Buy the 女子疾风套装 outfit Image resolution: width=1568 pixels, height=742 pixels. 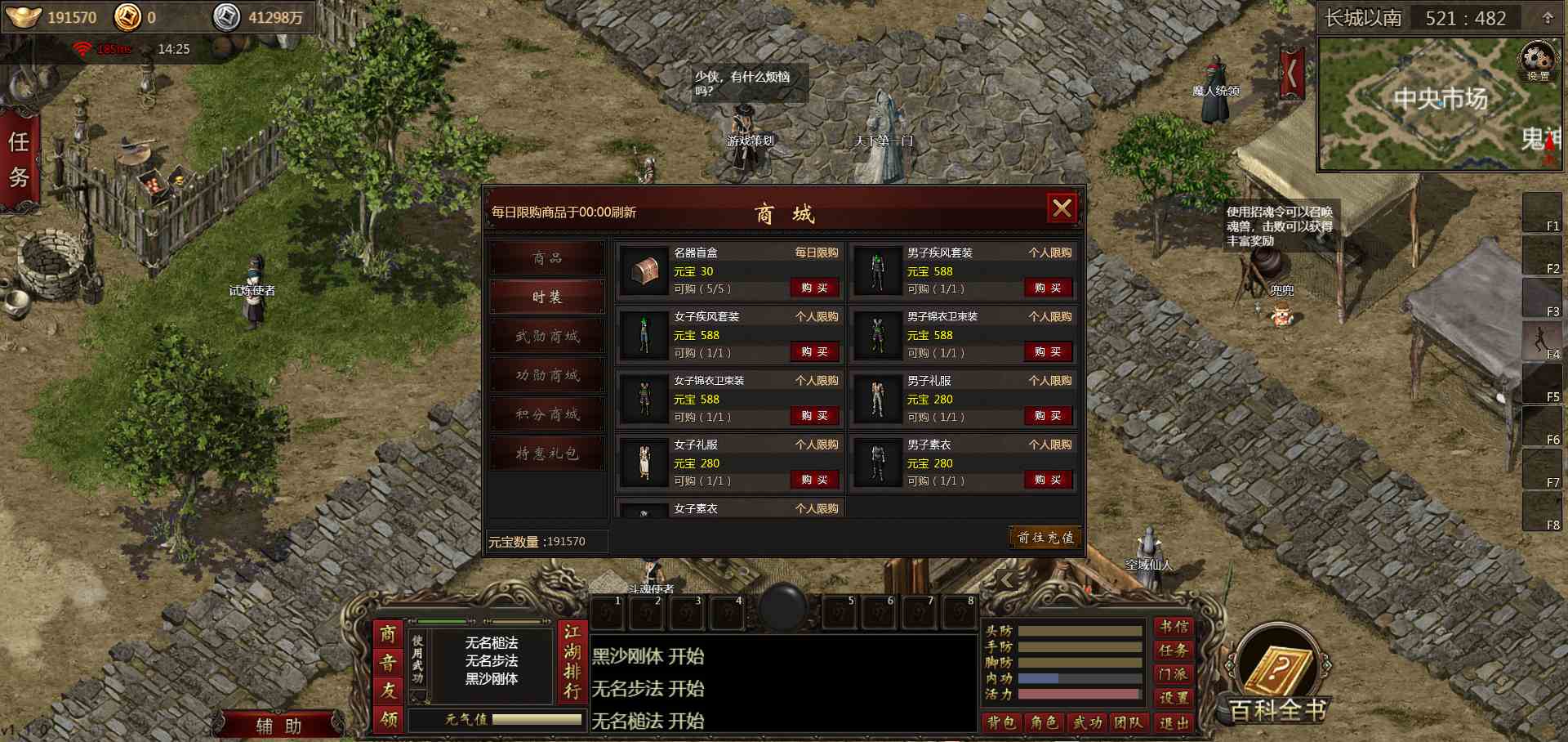coord(814,352)
